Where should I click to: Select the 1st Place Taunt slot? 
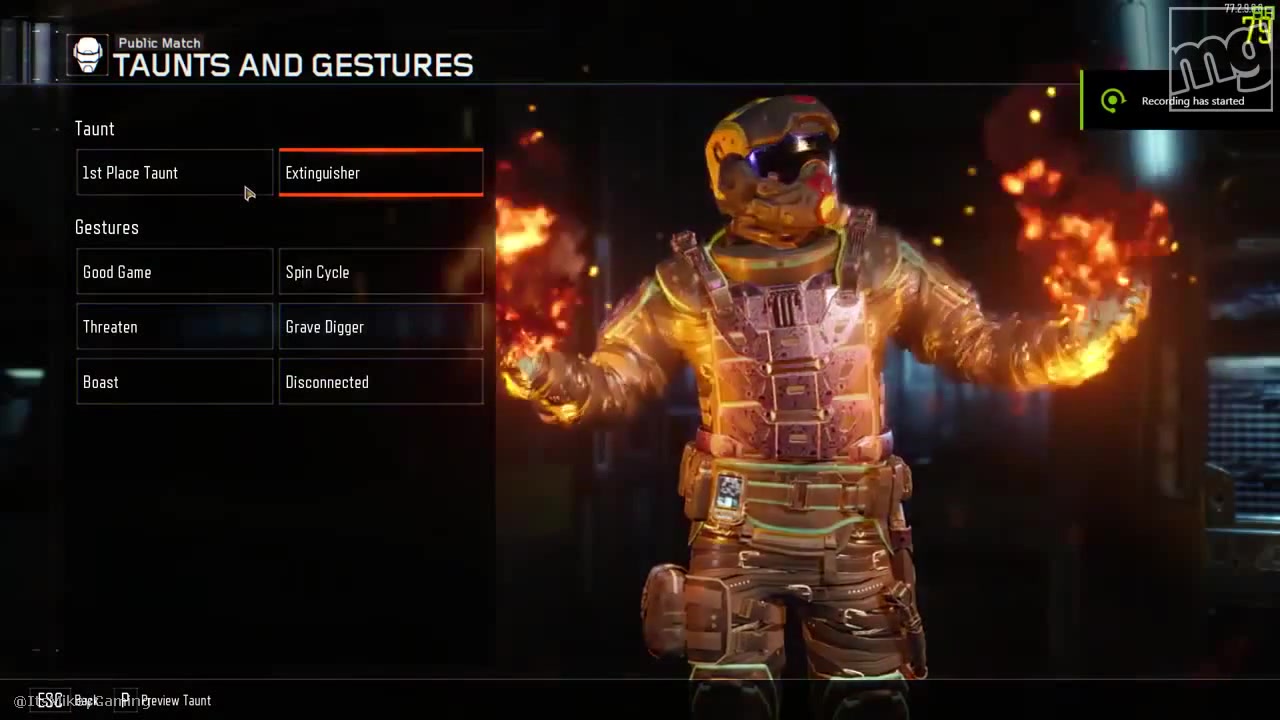(x=174, y=173)
